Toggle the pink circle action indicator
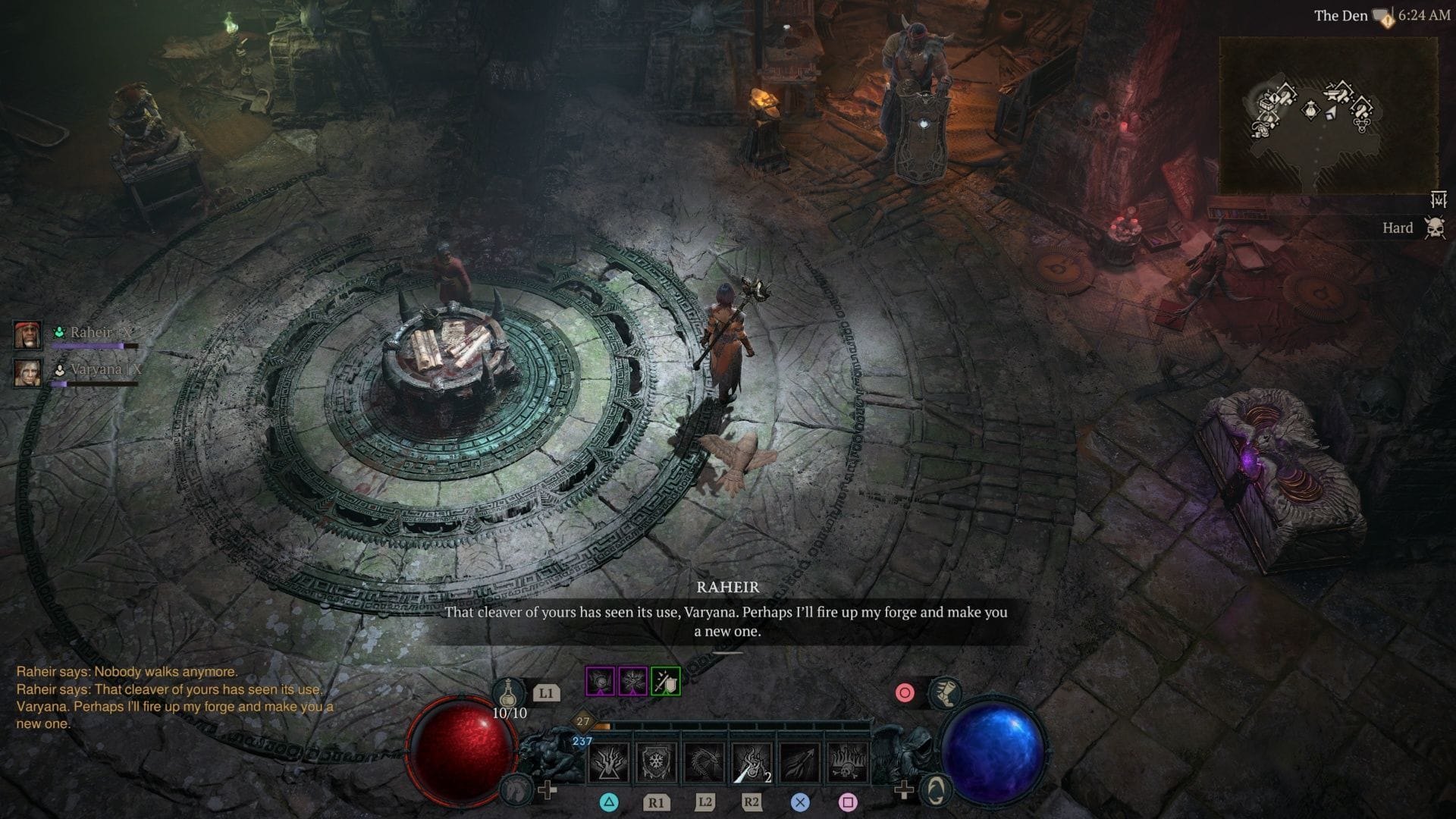This screenshot has width=1456, height=819. (905, 691)
